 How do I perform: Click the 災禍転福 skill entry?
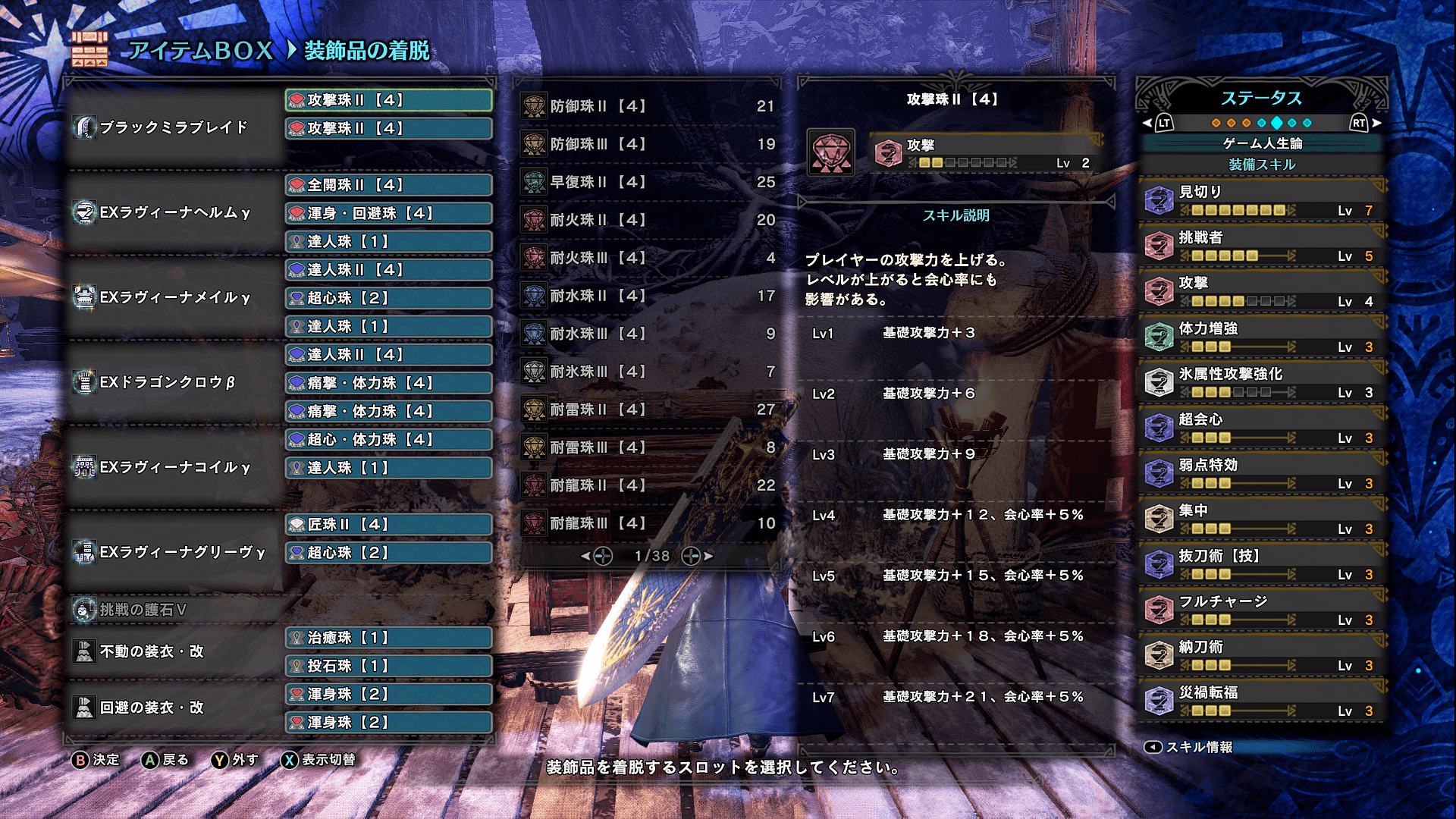click(x=1263, y=701)
